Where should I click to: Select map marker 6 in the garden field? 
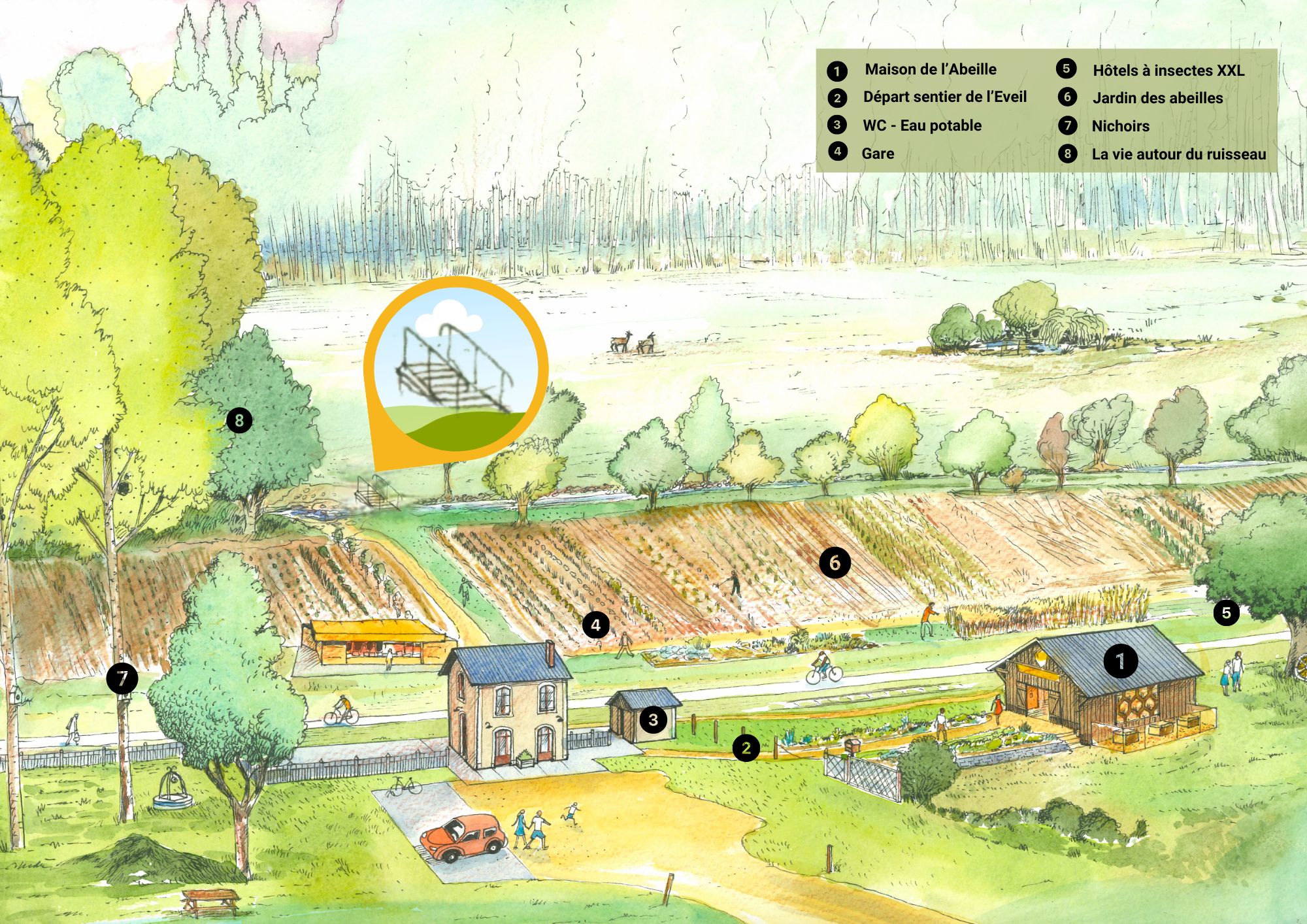pyautogui.click(x=835, y=563)
